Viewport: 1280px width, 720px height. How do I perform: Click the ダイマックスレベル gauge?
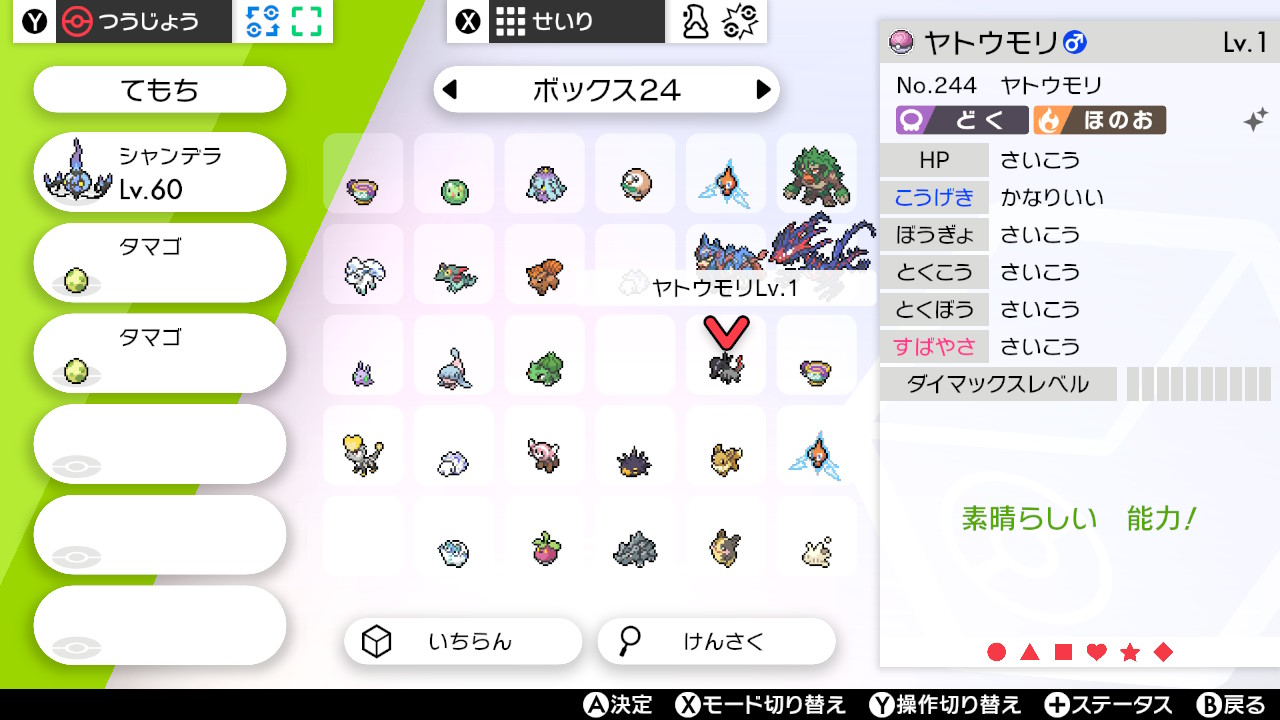[1197, 383]
